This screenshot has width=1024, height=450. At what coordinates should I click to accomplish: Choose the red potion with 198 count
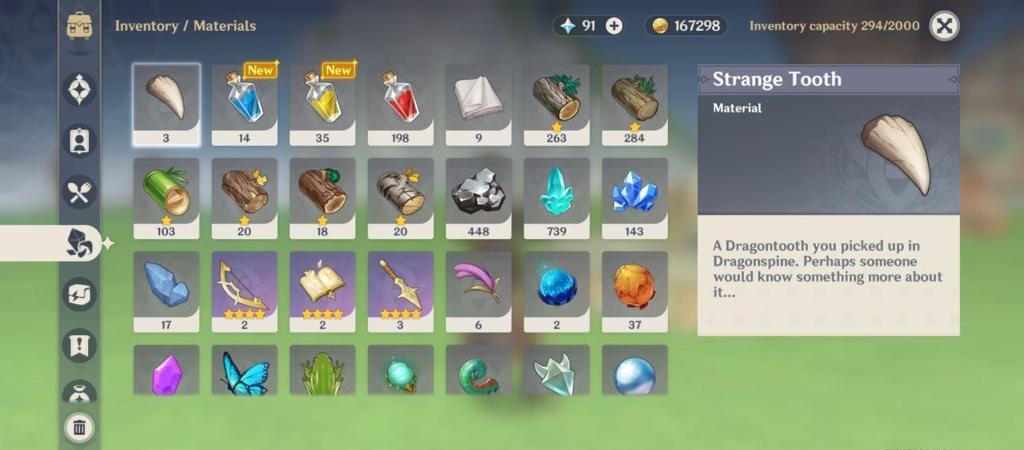(400, 104)
